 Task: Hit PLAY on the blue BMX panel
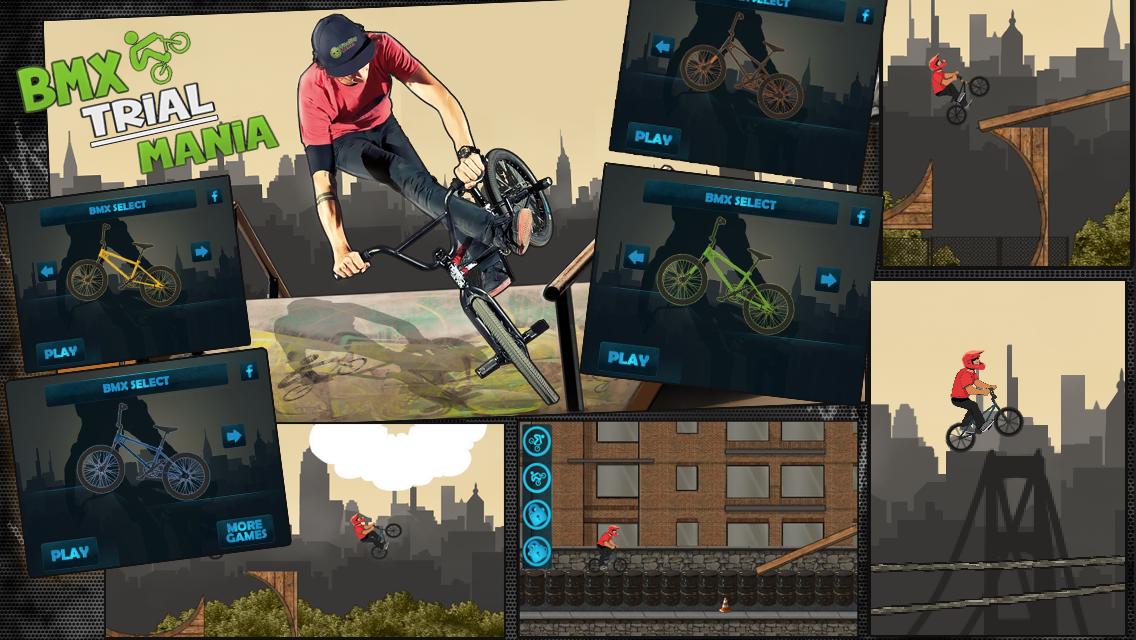[69, 553]
